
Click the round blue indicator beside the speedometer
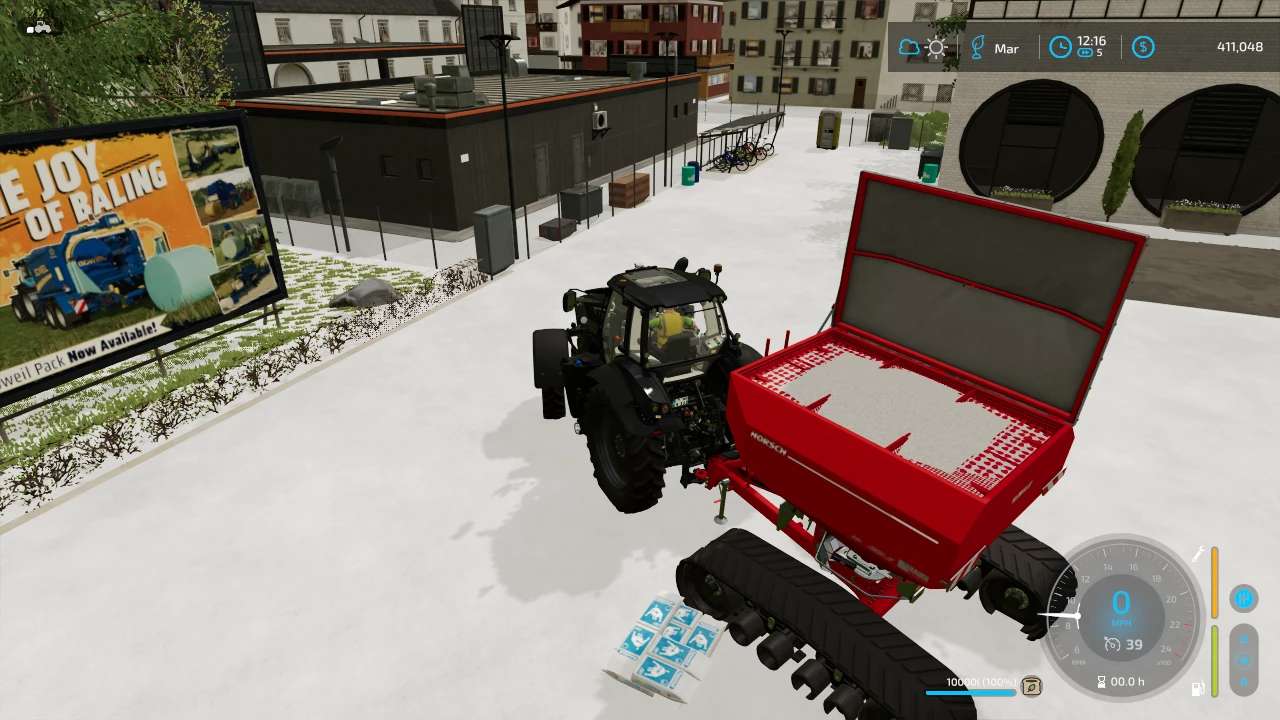click(1244, 598)
